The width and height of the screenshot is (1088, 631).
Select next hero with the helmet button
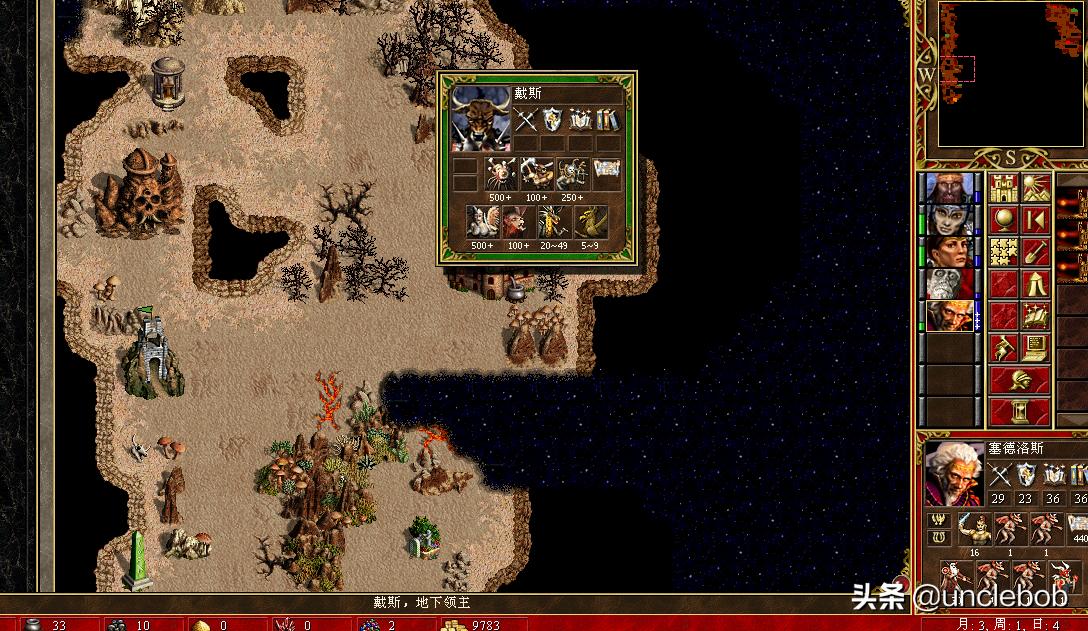(x=1020, y=380)
